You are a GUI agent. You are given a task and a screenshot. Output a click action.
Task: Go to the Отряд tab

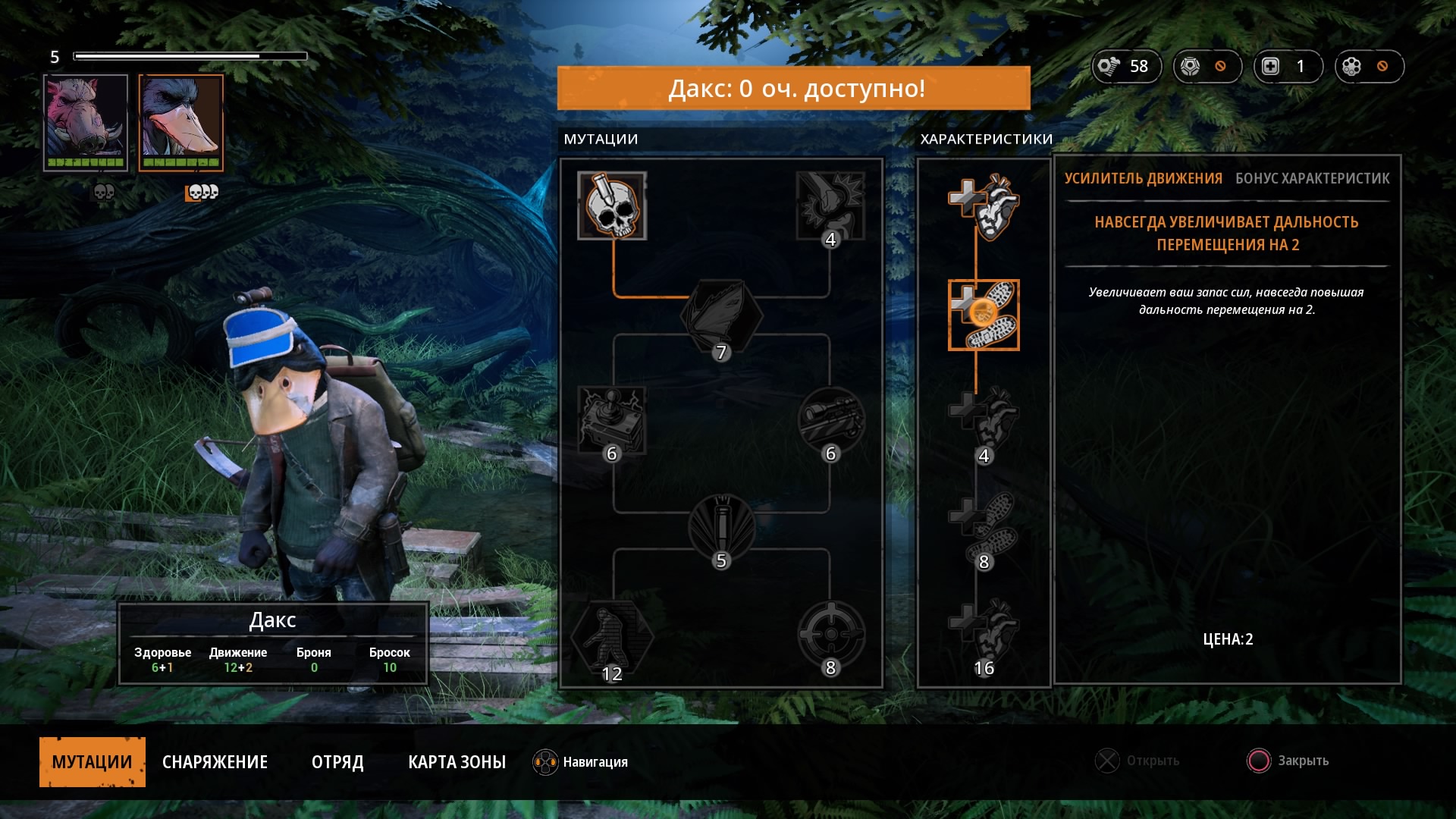pos(337,761)
